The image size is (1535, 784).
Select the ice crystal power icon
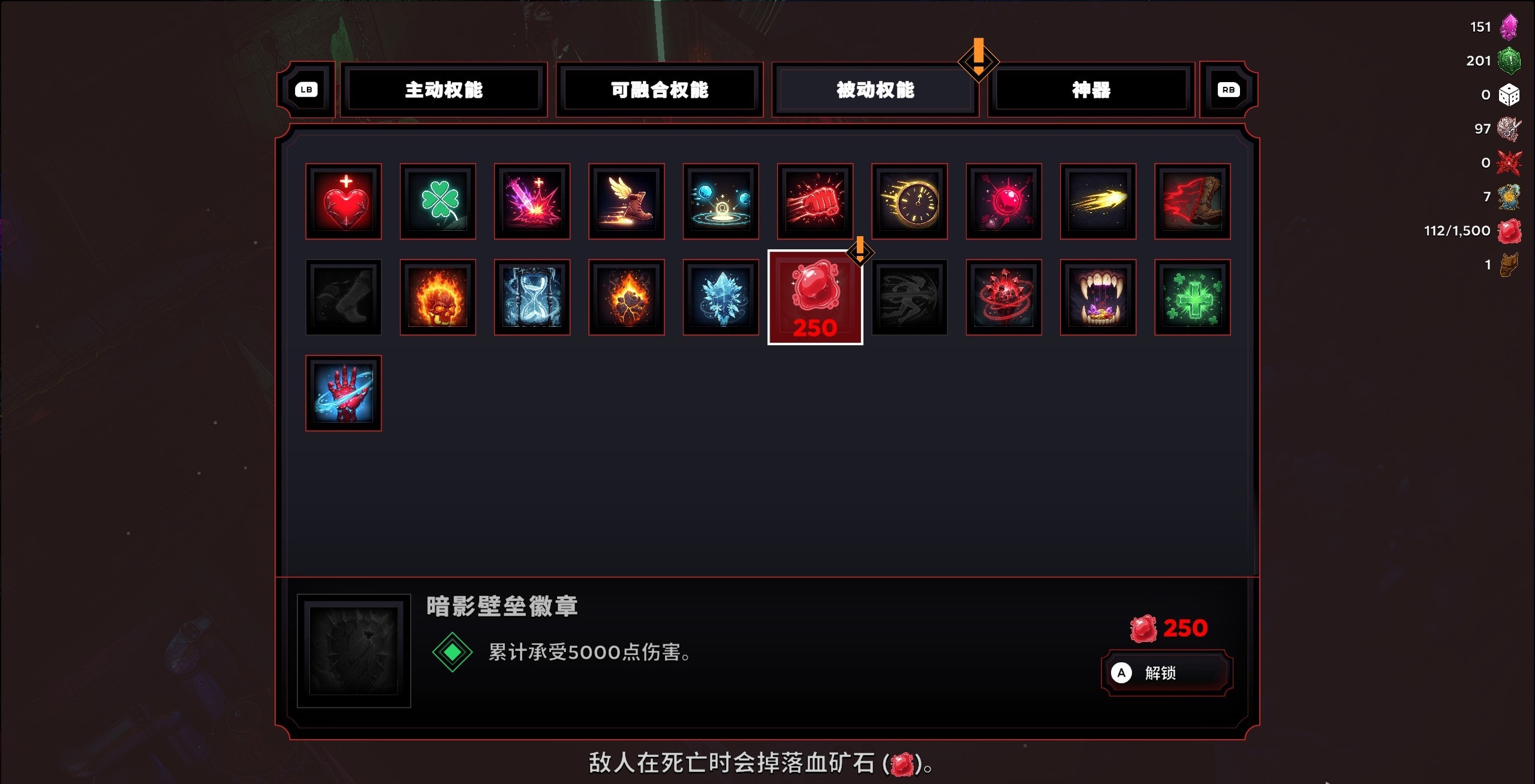(x=721, y=297)
